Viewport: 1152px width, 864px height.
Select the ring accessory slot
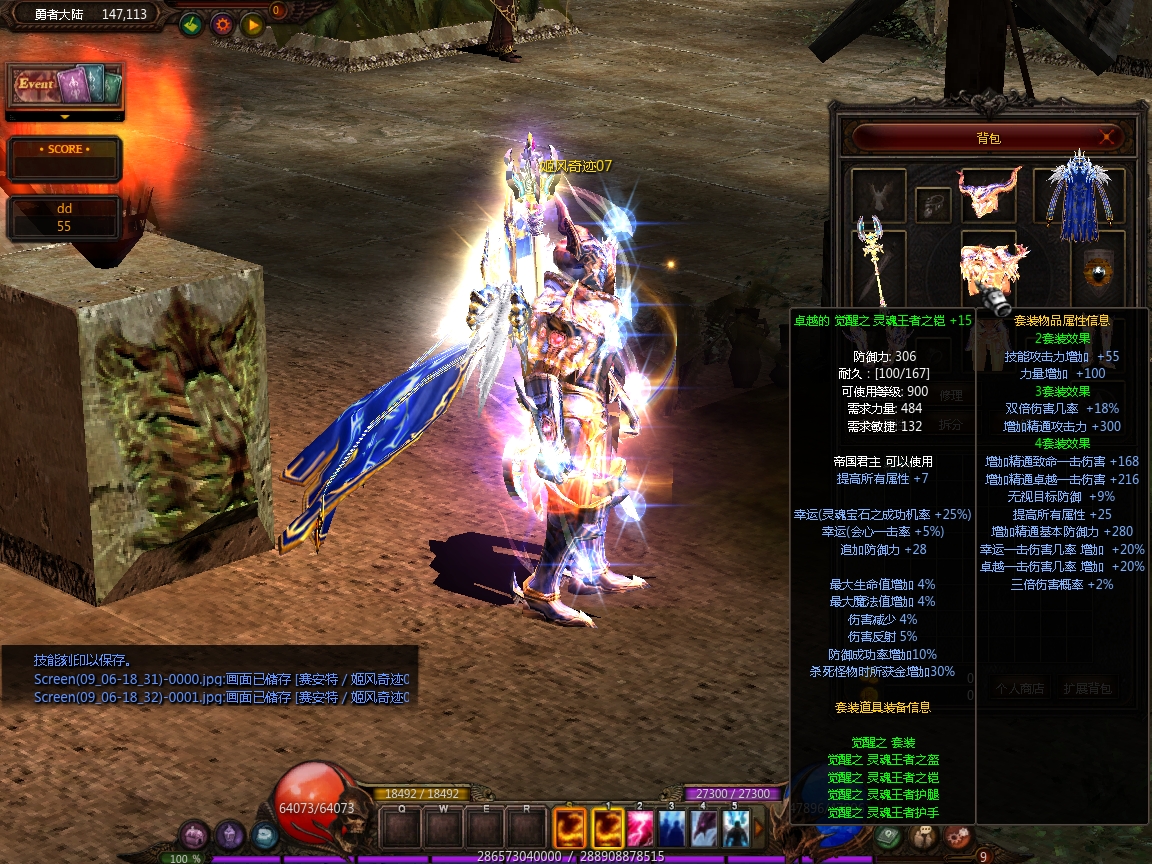tap(933, 204)
